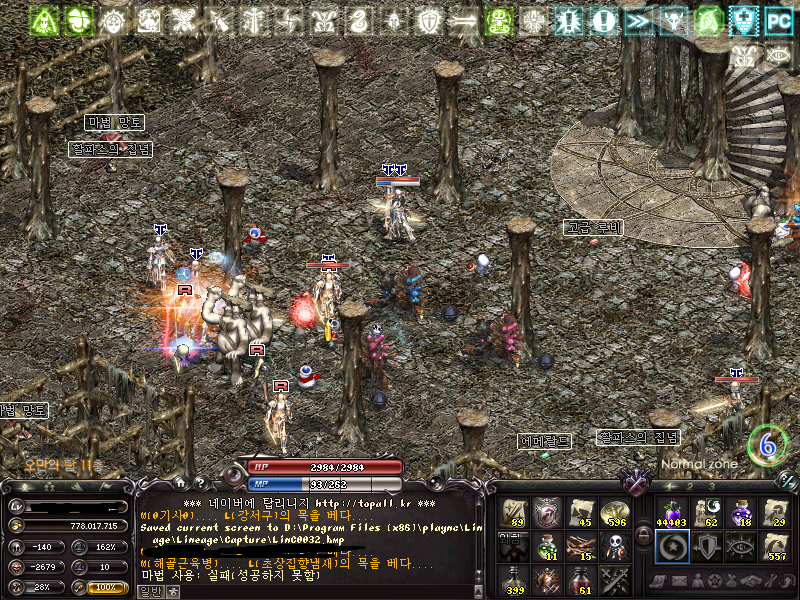This screenshot has width=800, height=600.
Task: Activate the shield skill in hotbar
Action: 706,546
